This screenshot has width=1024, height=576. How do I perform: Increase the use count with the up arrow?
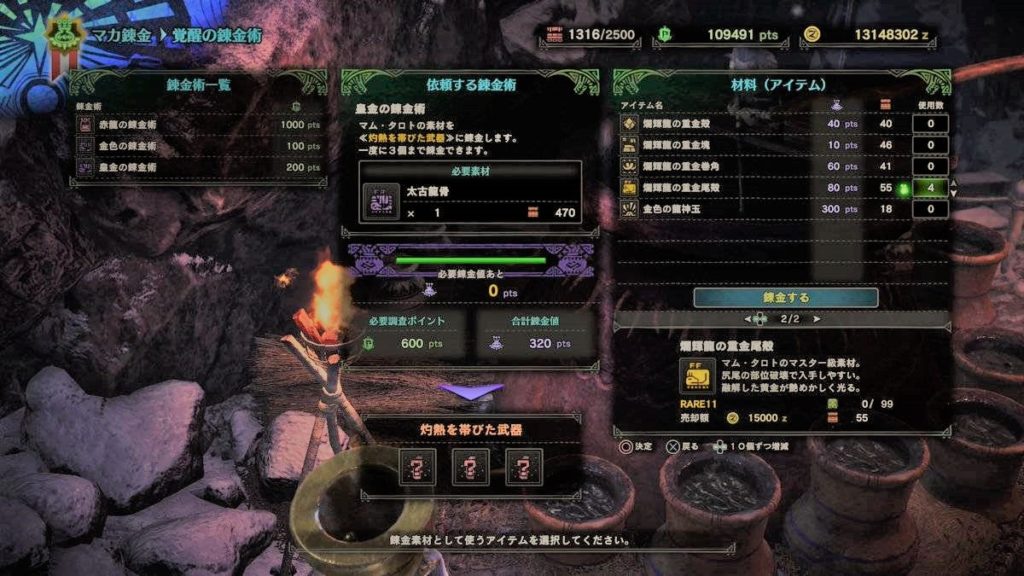pos(953,182)
